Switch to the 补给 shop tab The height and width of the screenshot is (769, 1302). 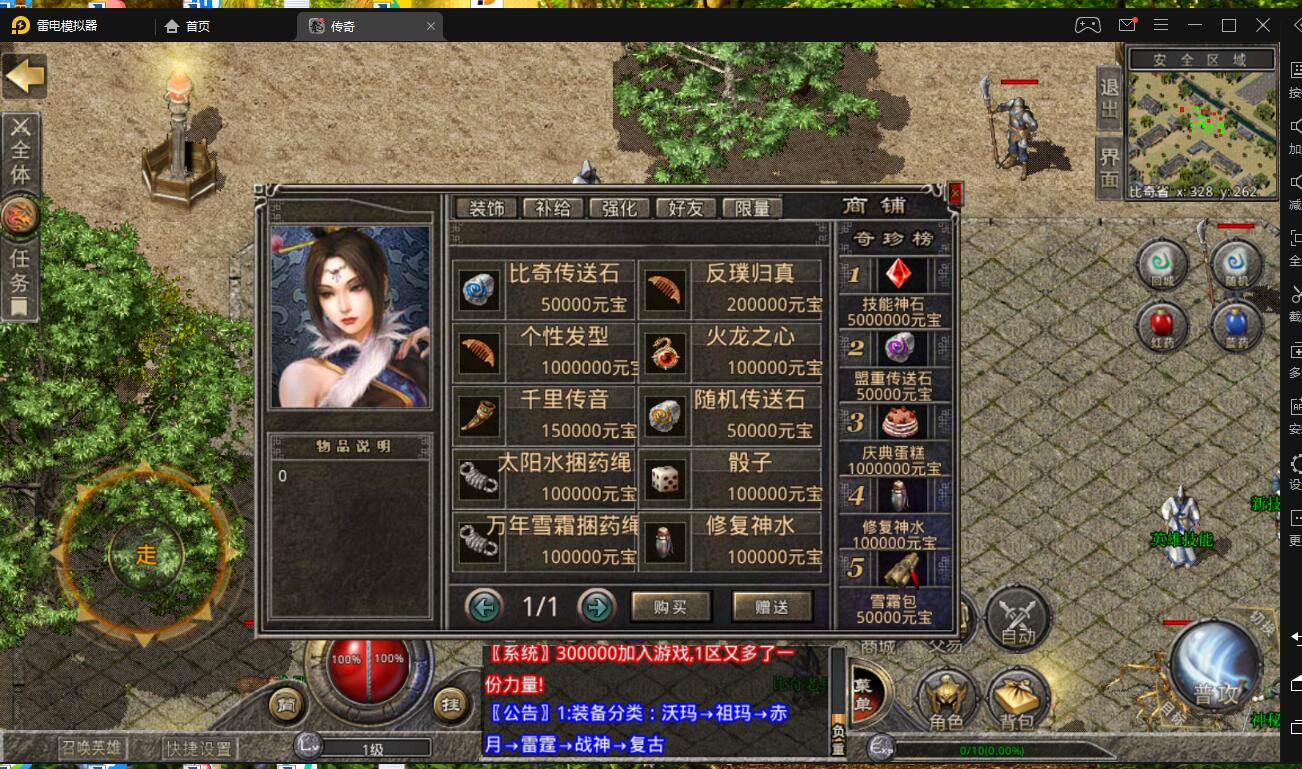point(552,207)
